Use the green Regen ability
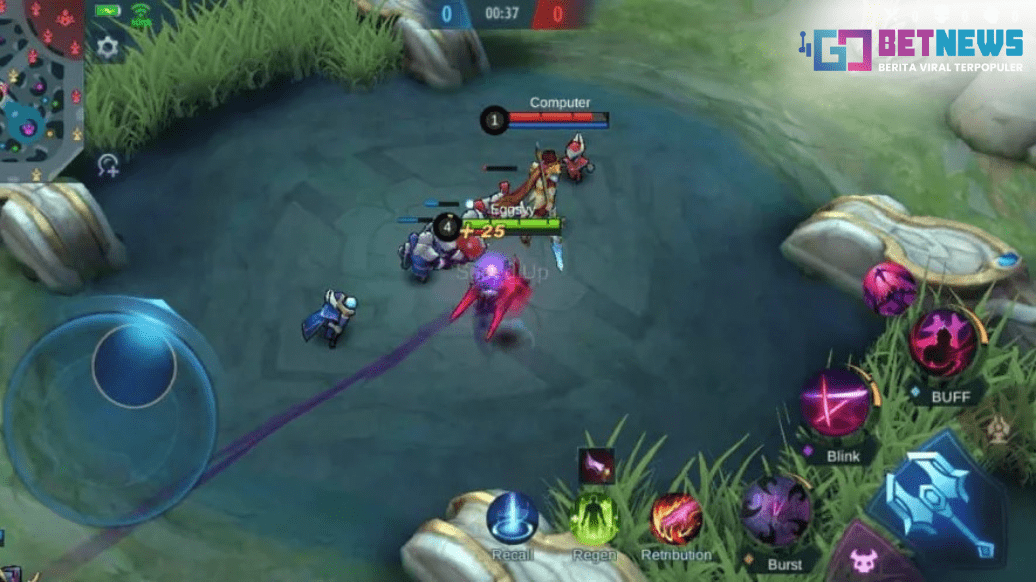The width and height of the screenshot is (1036, 582). pos(595,520)
